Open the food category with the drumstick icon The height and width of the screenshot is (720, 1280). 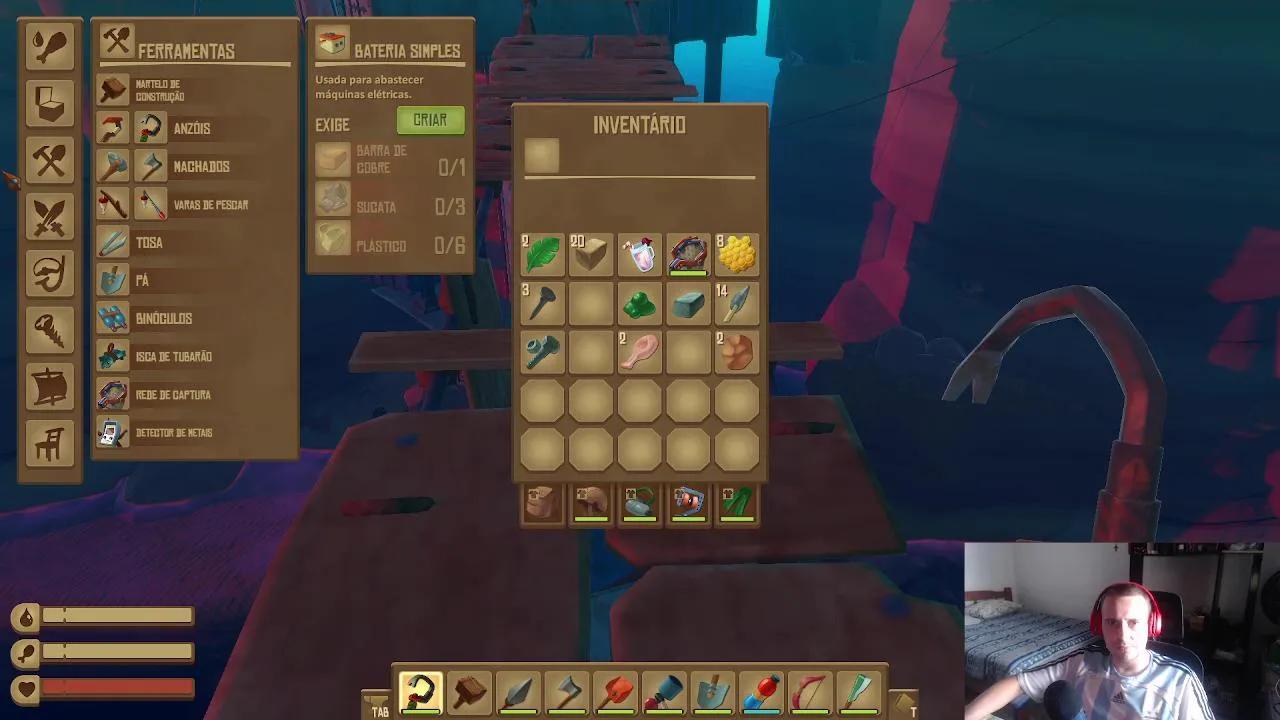click(49, 45)
